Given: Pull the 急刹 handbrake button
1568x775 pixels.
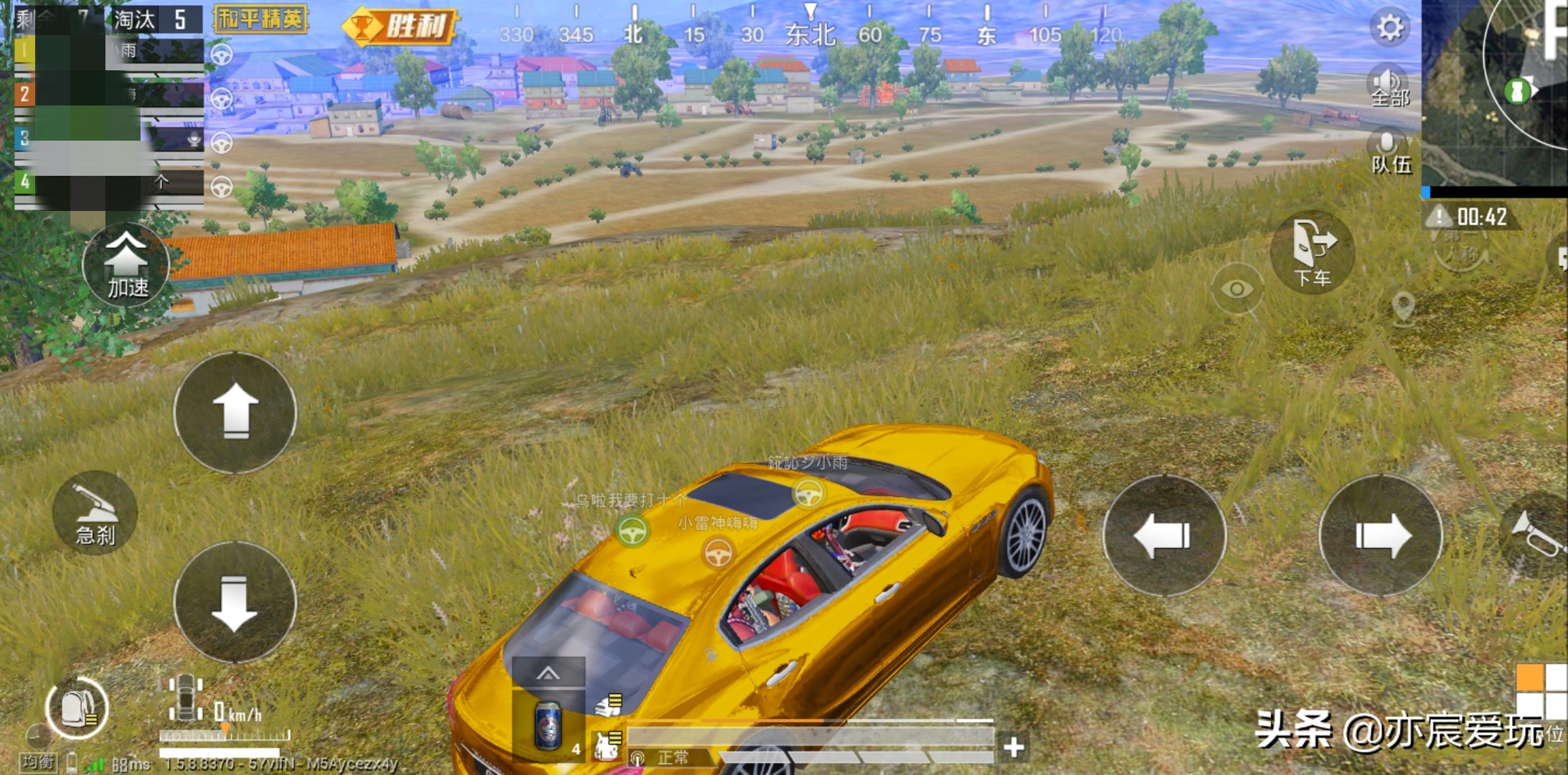Looking at the screenshot, I should [x=95, y=514].
